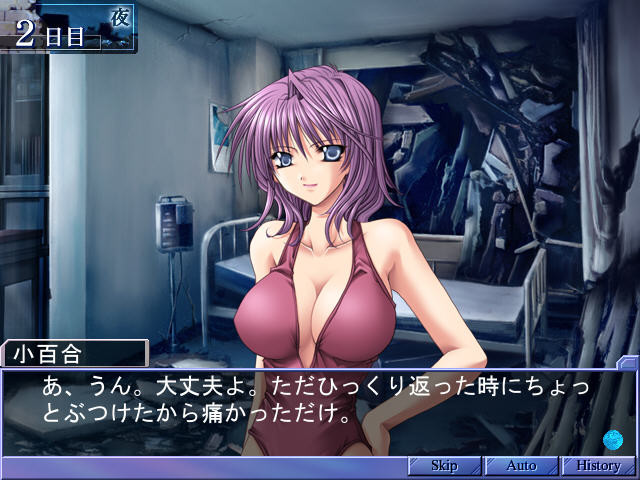Screen dimensions: 640x480
Task: Advance dialogue via the blue orb indicator
Action: (613, 437)
